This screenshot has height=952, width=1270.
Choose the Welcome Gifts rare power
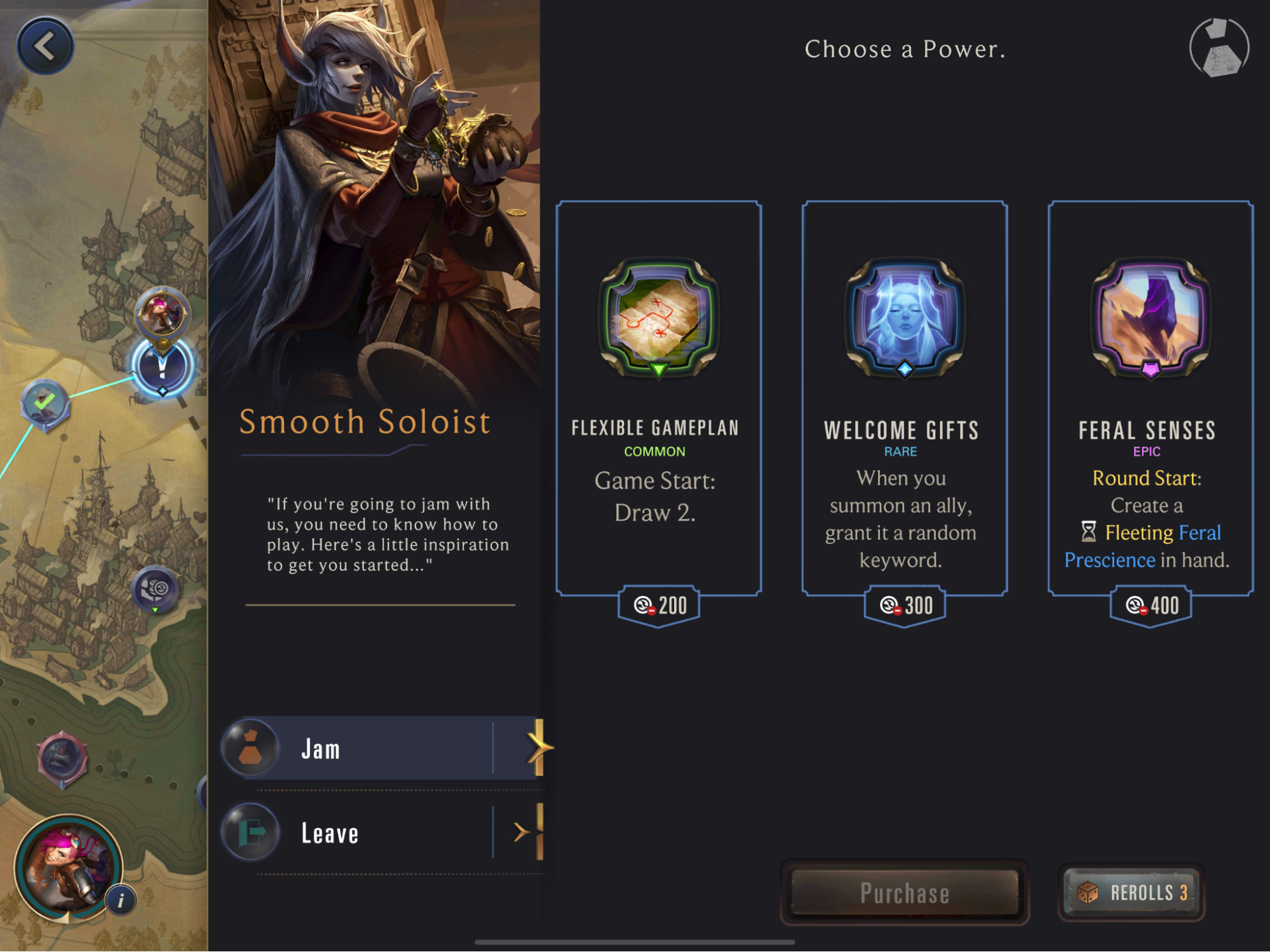[x=904, y=399]
